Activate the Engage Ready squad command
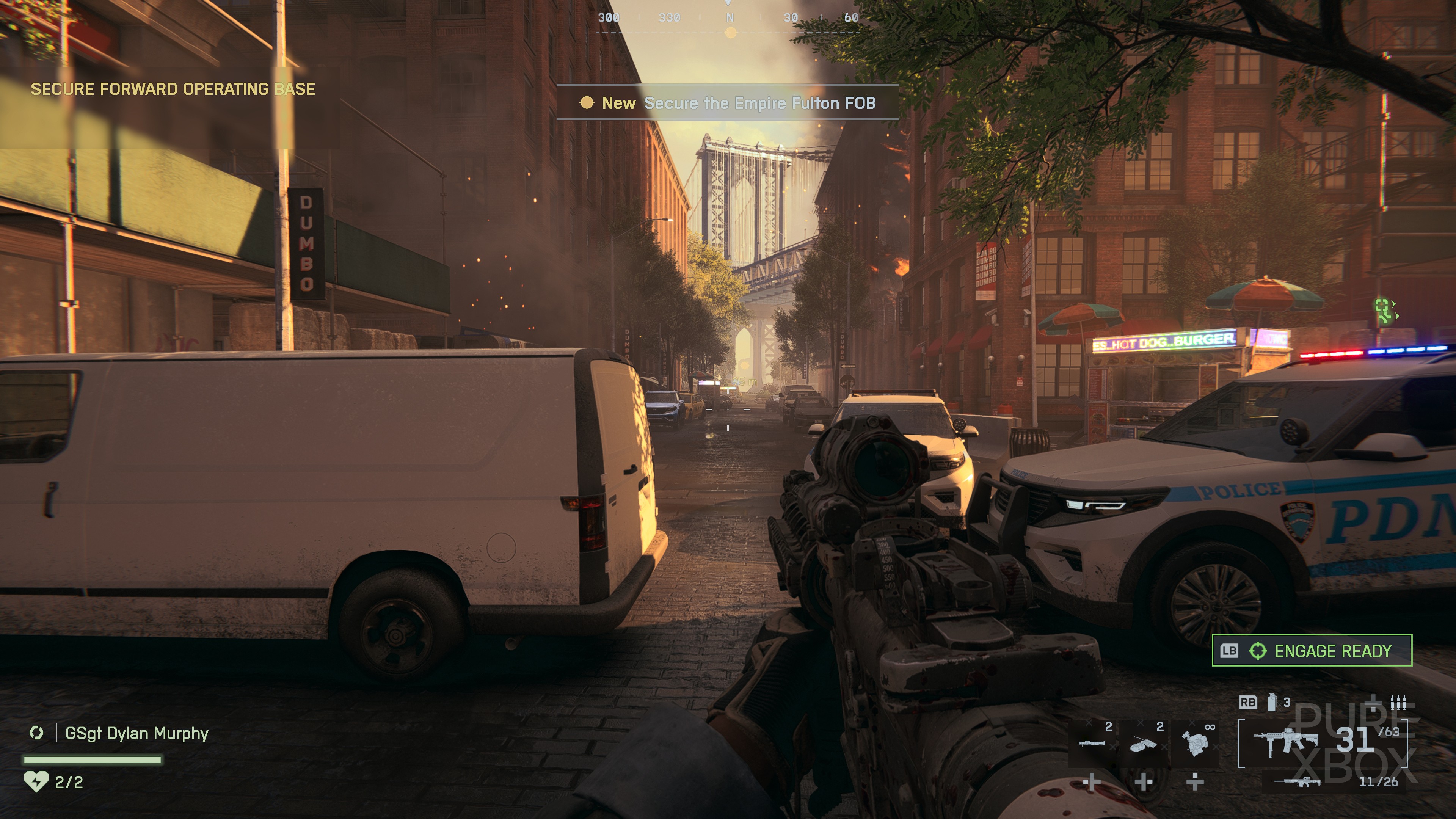 [1311, 651]
